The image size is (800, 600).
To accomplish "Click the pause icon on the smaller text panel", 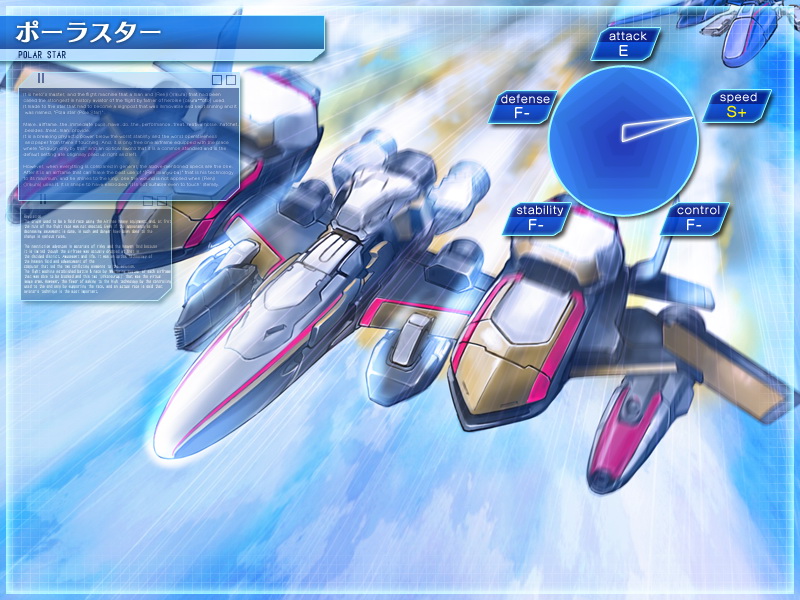I will pyautogui.click(x=42, y=200).
